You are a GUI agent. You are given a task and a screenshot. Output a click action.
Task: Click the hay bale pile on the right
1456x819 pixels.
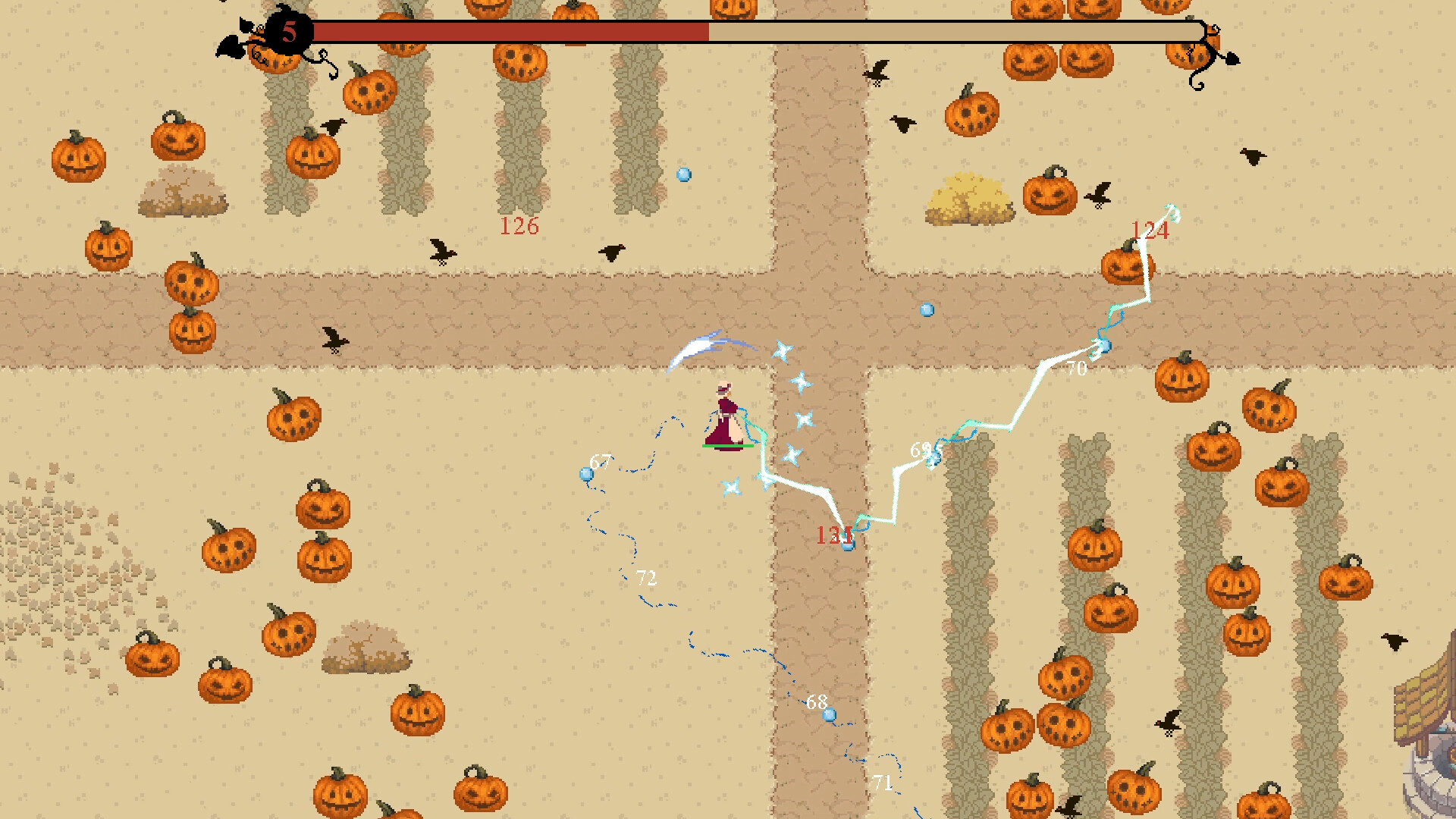pyautogui.click(x=969, y=199)
